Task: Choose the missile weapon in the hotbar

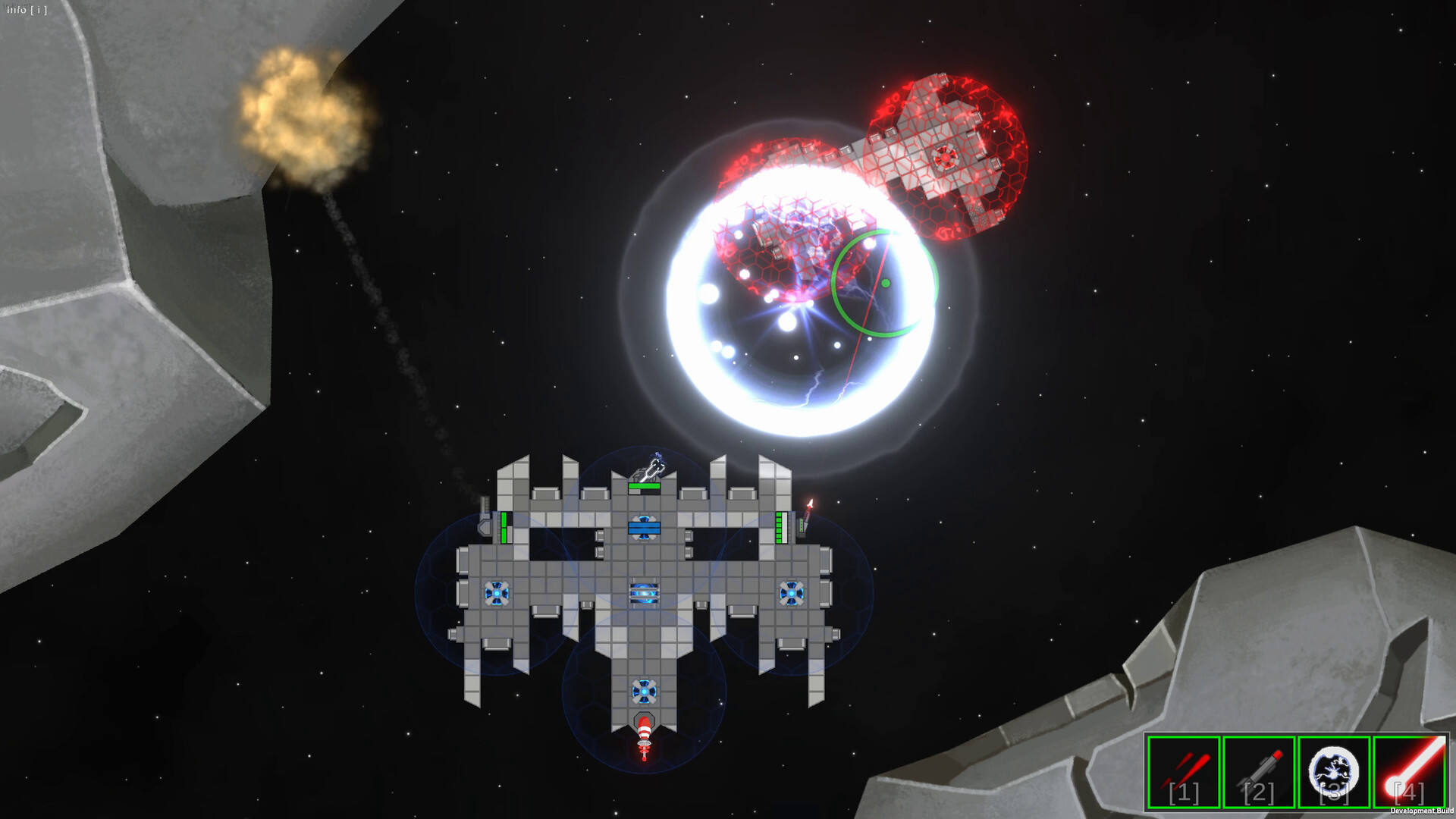Action: [1259, 772]
